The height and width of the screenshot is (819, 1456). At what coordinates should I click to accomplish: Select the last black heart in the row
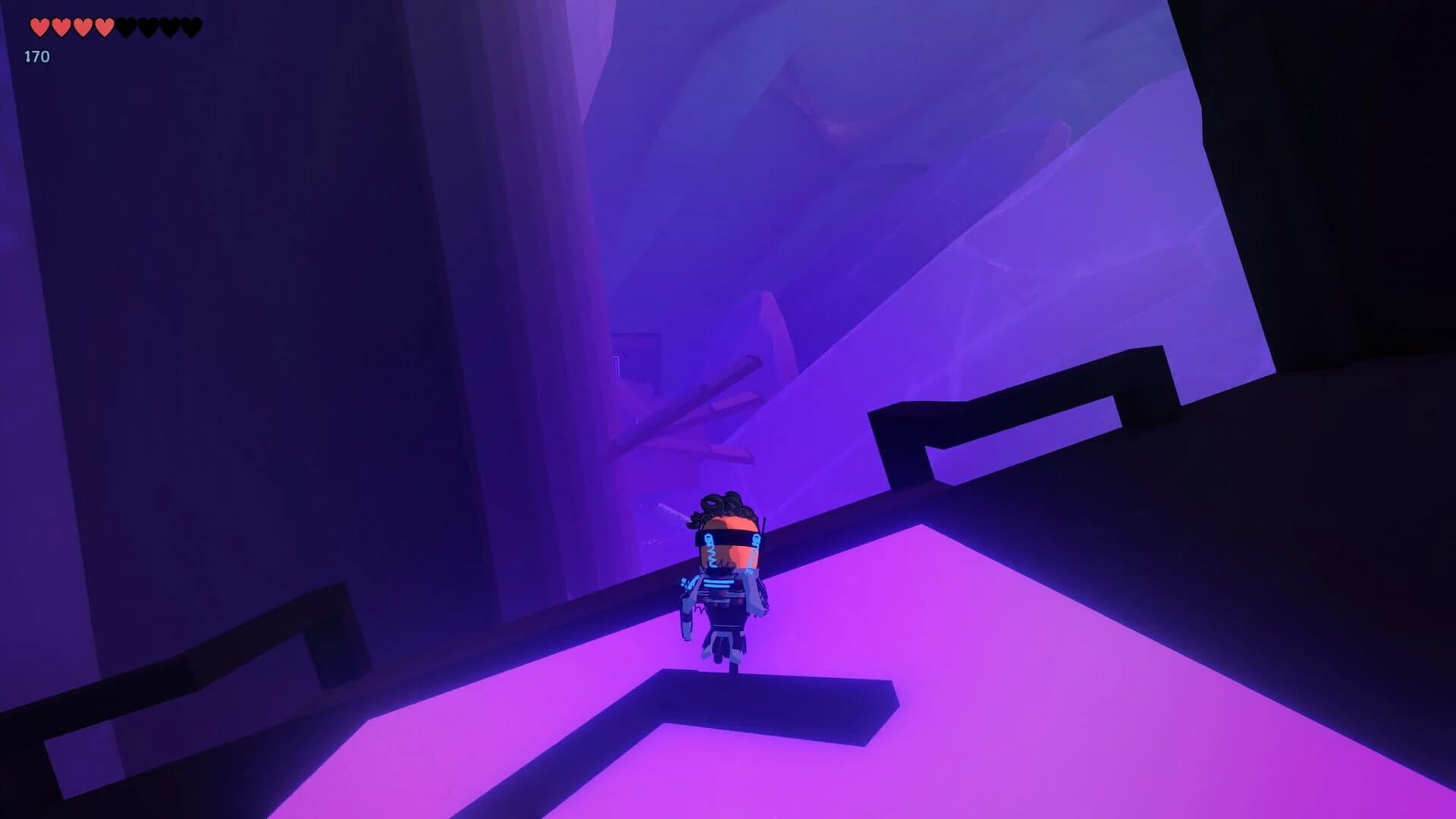coord(192,27)
